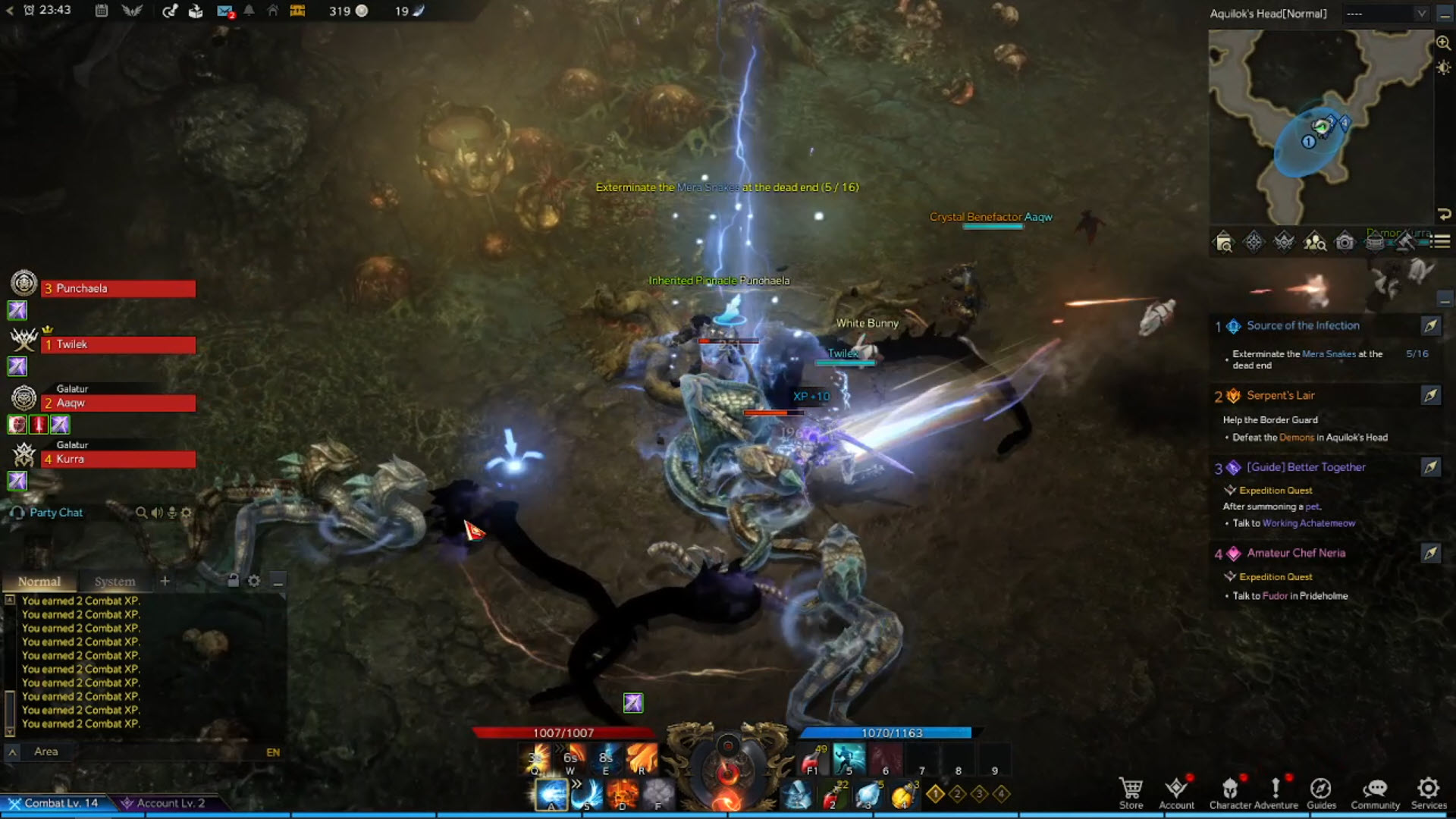Open the Community menu
This screenshot has height=819, width=1456.
tap(1375, 792)
